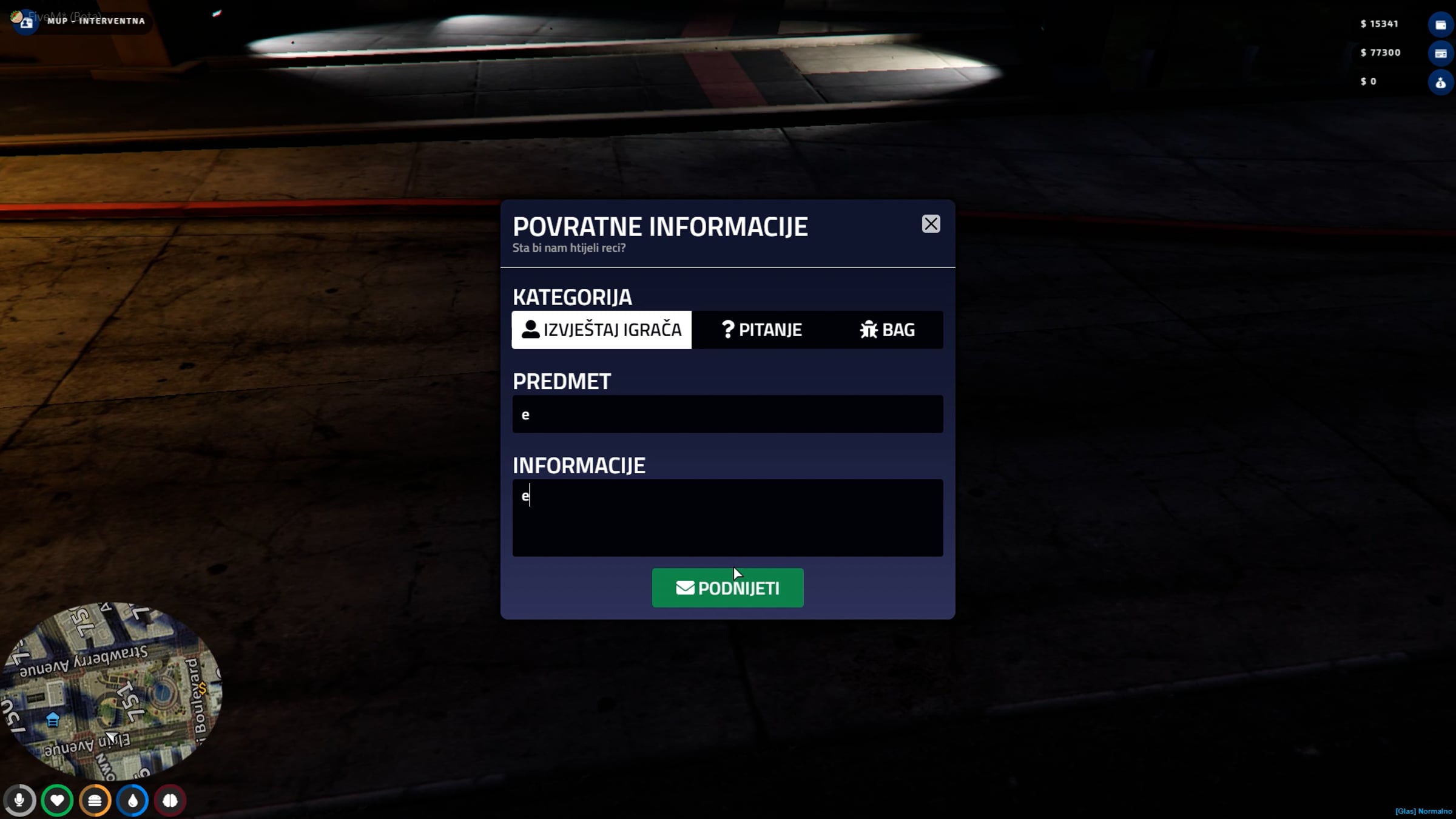
Task: Focus the Predmet subject field
Action: [x=727, y=414]
